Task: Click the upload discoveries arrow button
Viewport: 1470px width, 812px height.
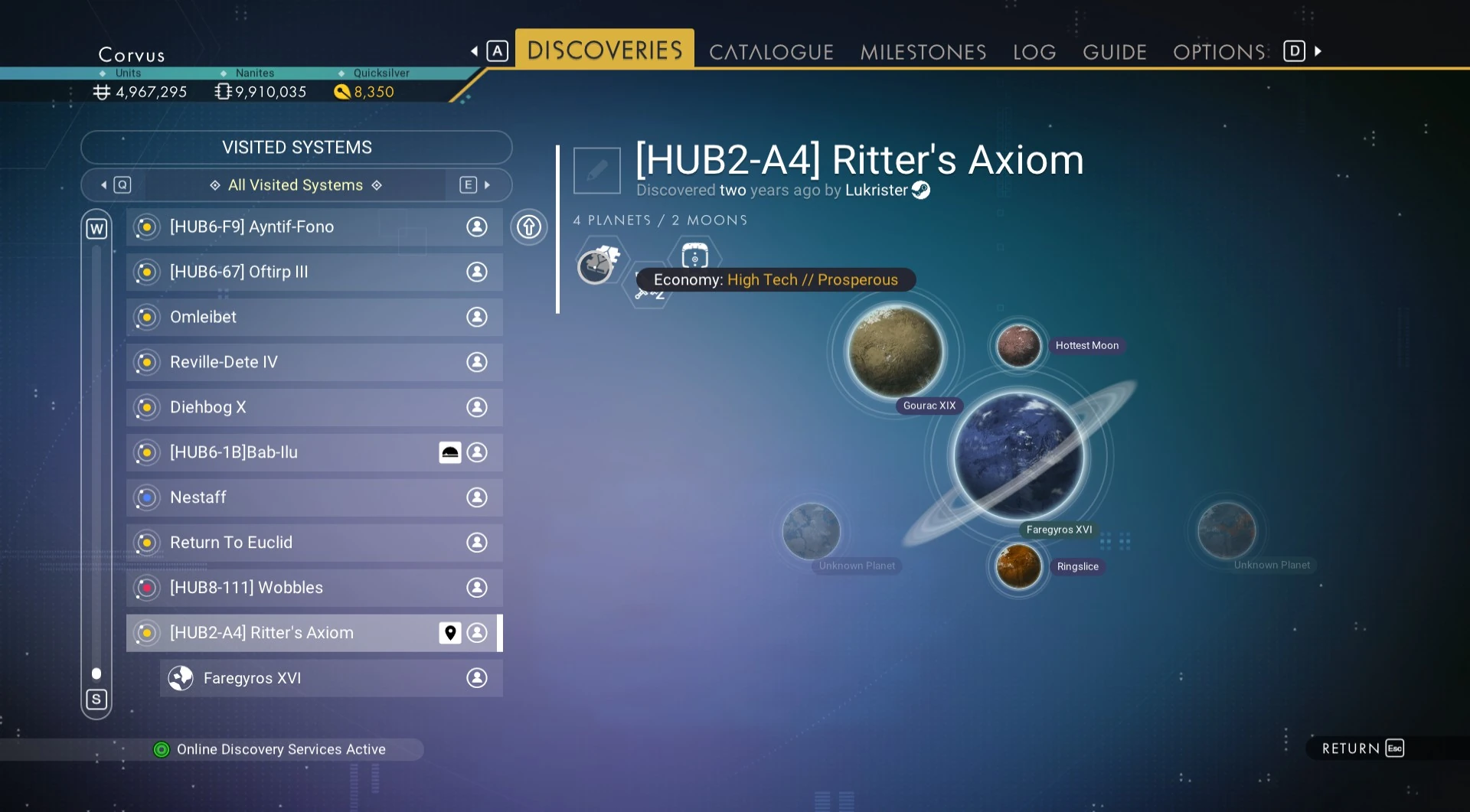Action: 529,227
